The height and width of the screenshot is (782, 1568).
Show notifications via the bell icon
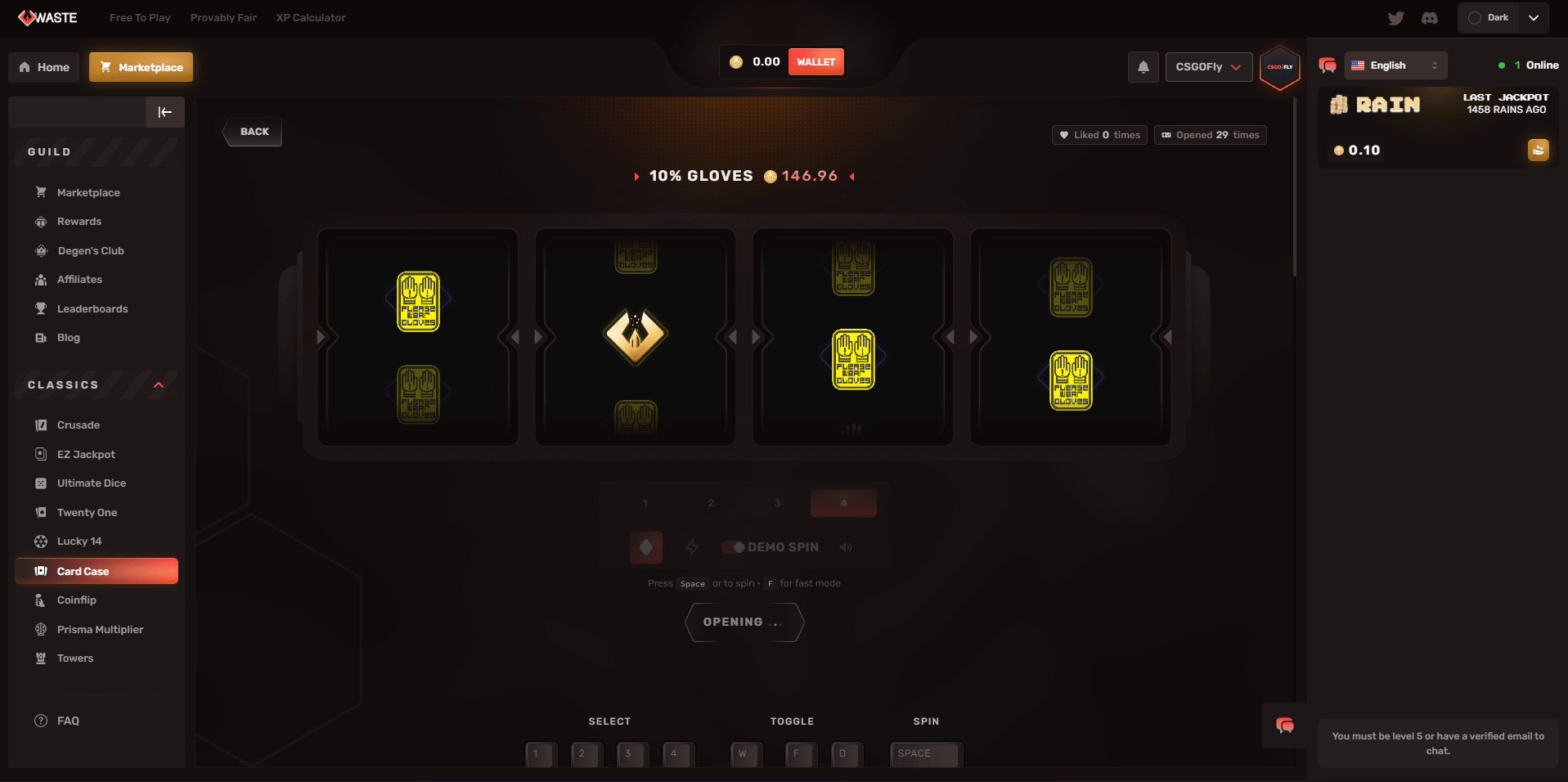[1143, 67]
